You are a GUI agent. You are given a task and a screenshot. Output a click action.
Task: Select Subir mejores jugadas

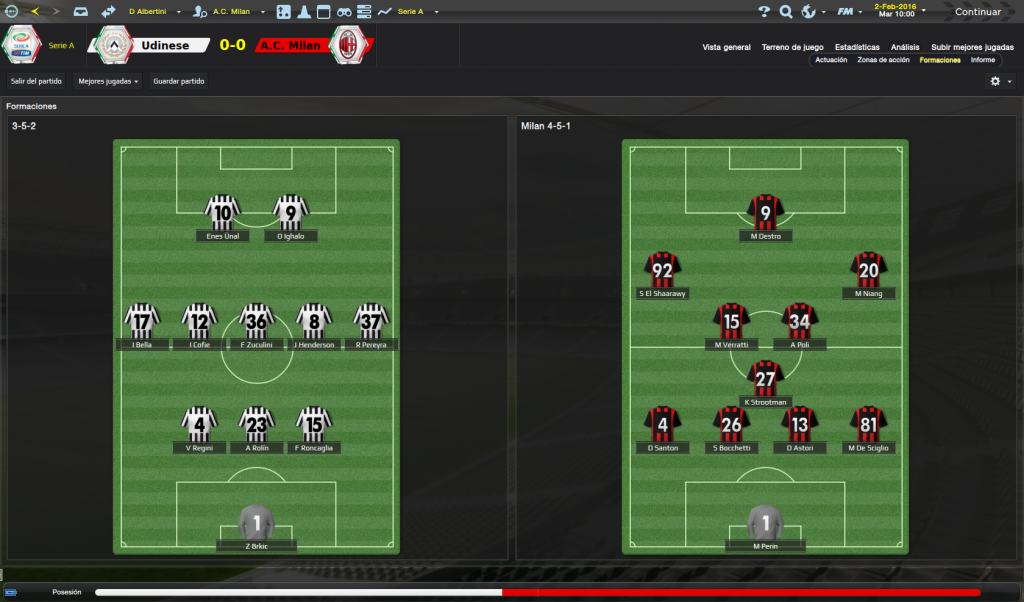point(972,47)
